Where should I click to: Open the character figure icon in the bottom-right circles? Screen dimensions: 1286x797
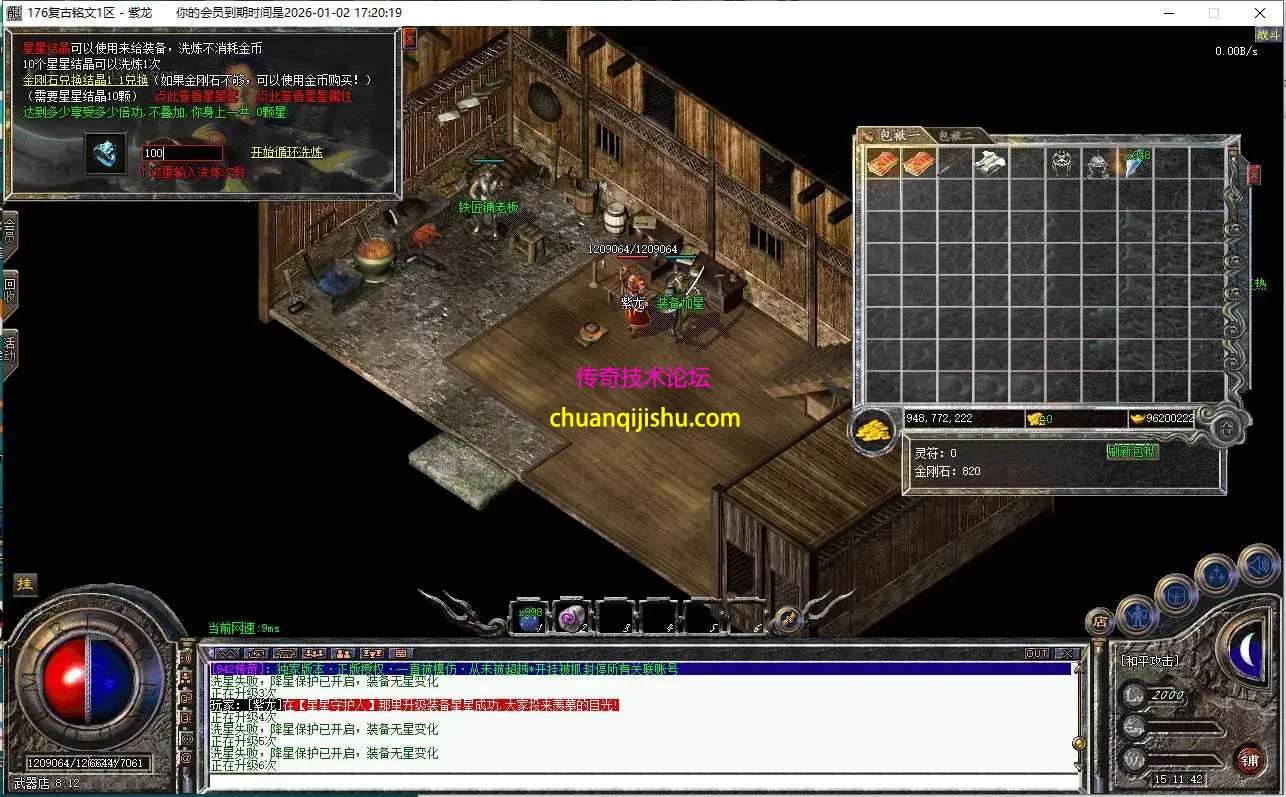(1137, 617)
